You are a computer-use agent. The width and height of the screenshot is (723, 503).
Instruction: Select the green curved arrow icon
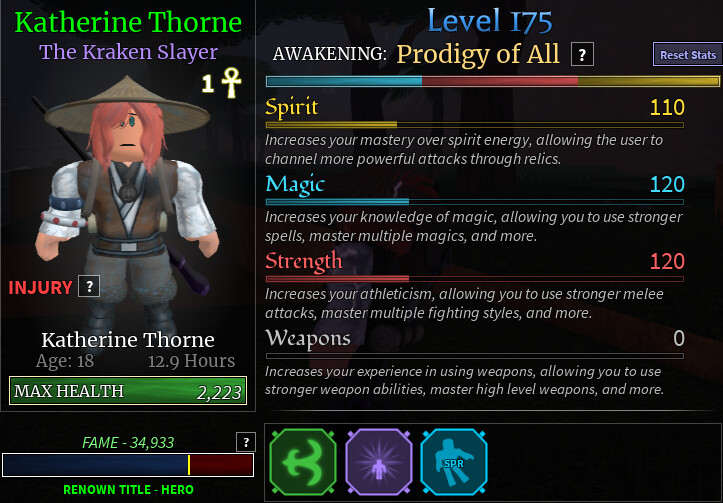point(301,462)
